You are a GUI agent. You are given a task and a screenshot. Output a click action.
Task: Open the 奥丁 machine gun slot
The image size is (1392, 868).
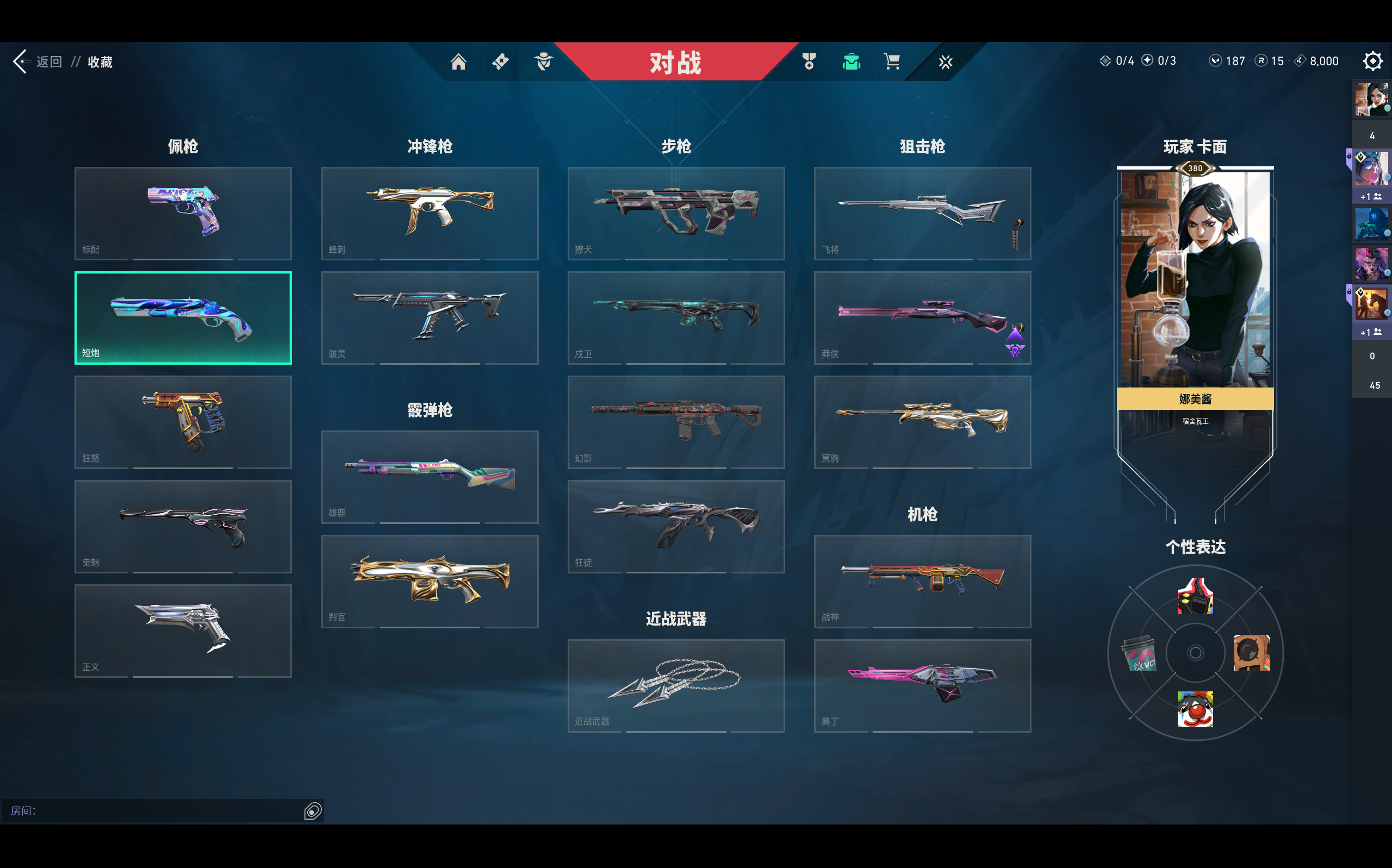pyautogui.click(x=922, y=685)
